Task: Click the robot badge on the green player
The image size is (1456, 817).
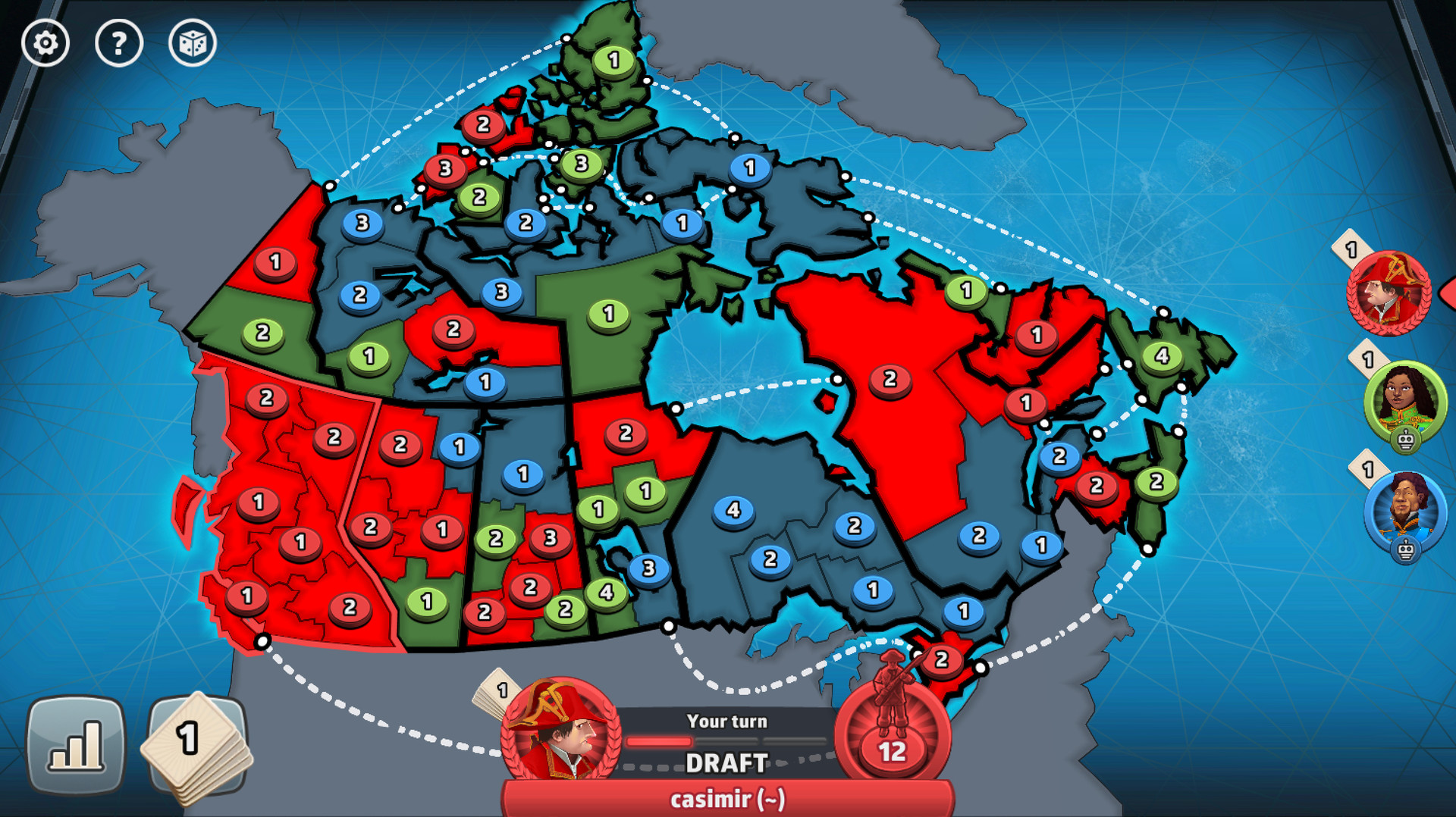Action: coord(1405,439)
